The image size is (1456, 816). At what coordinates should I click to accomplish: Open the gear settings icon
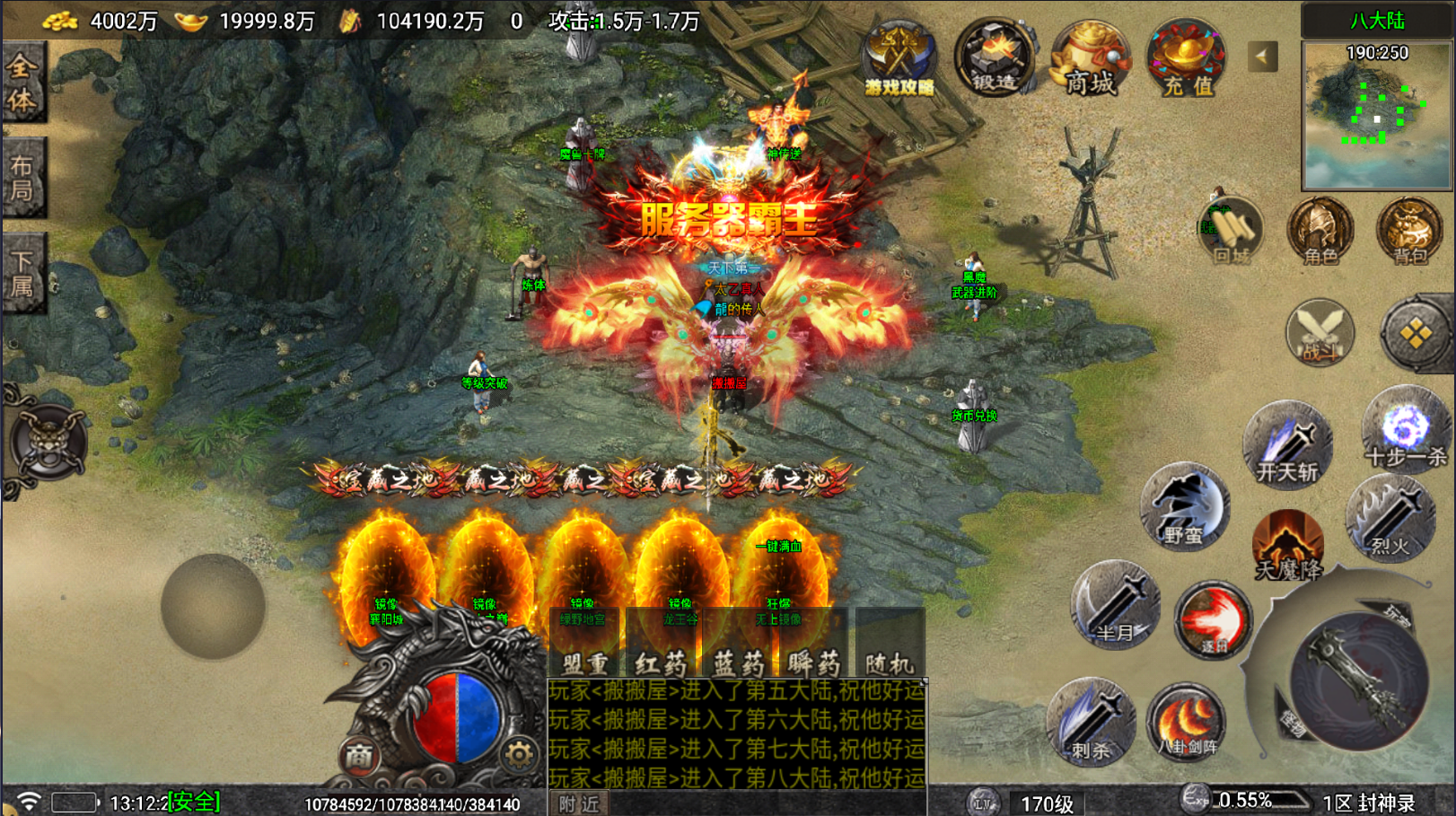[518, 756]
